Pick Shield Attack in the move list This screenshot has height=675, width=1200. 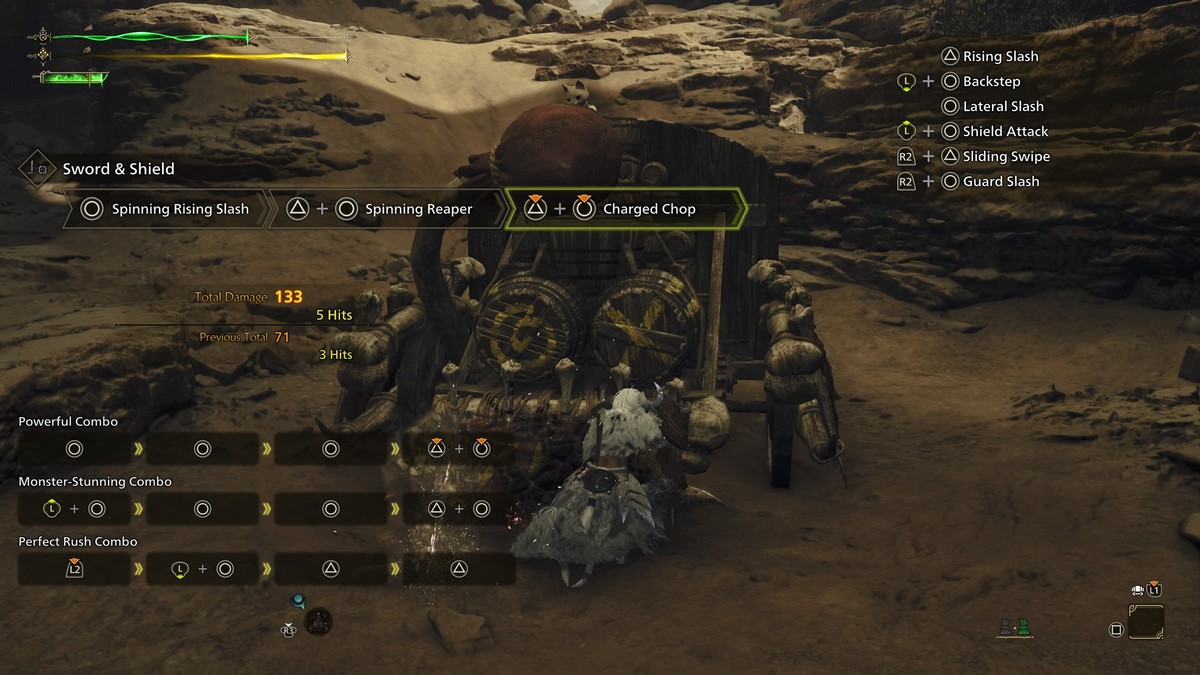(1005, 132)
